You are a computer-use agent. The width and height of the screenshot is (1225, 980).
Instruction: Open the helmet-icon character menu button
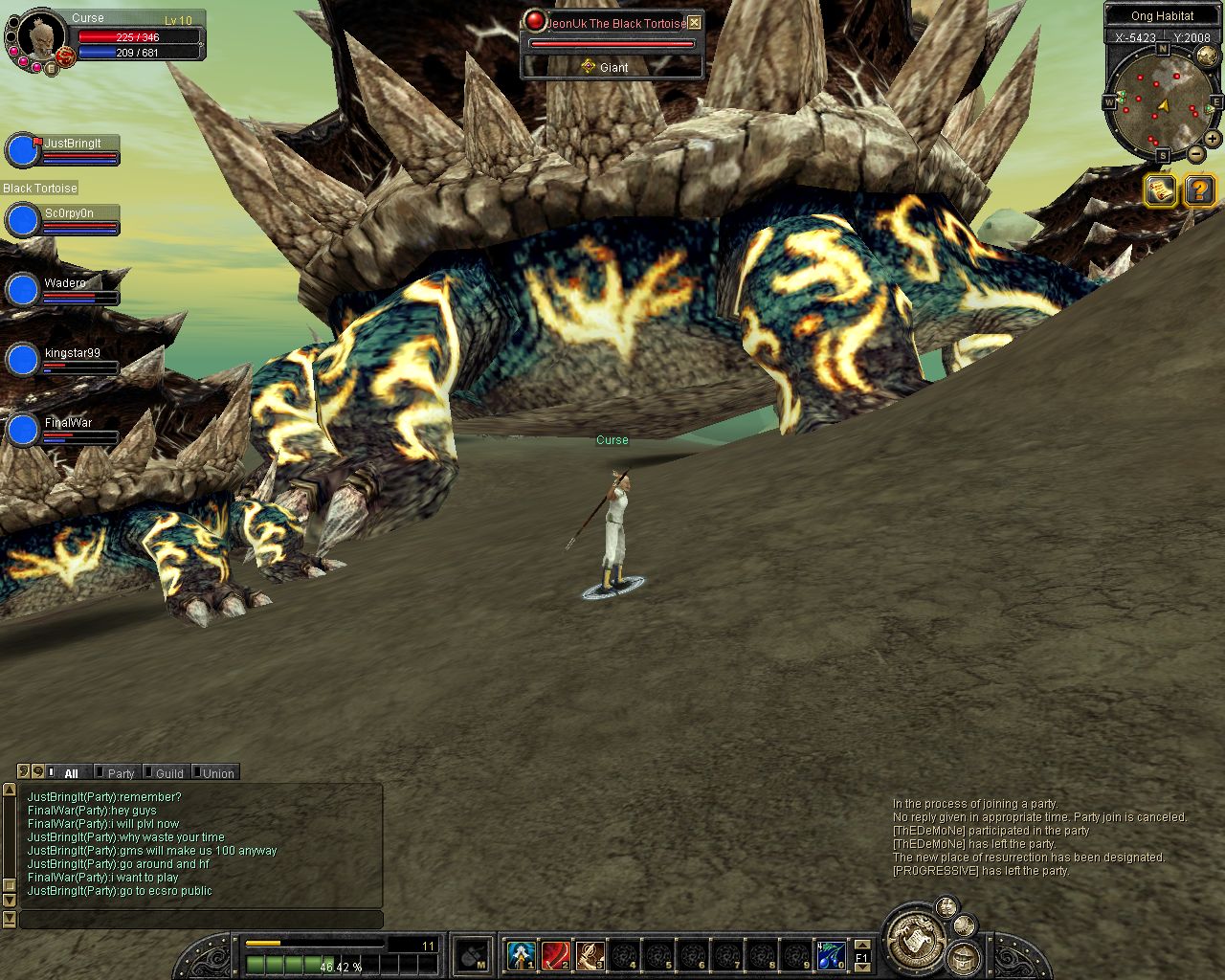pyautogui.click(x=962, y=957)
